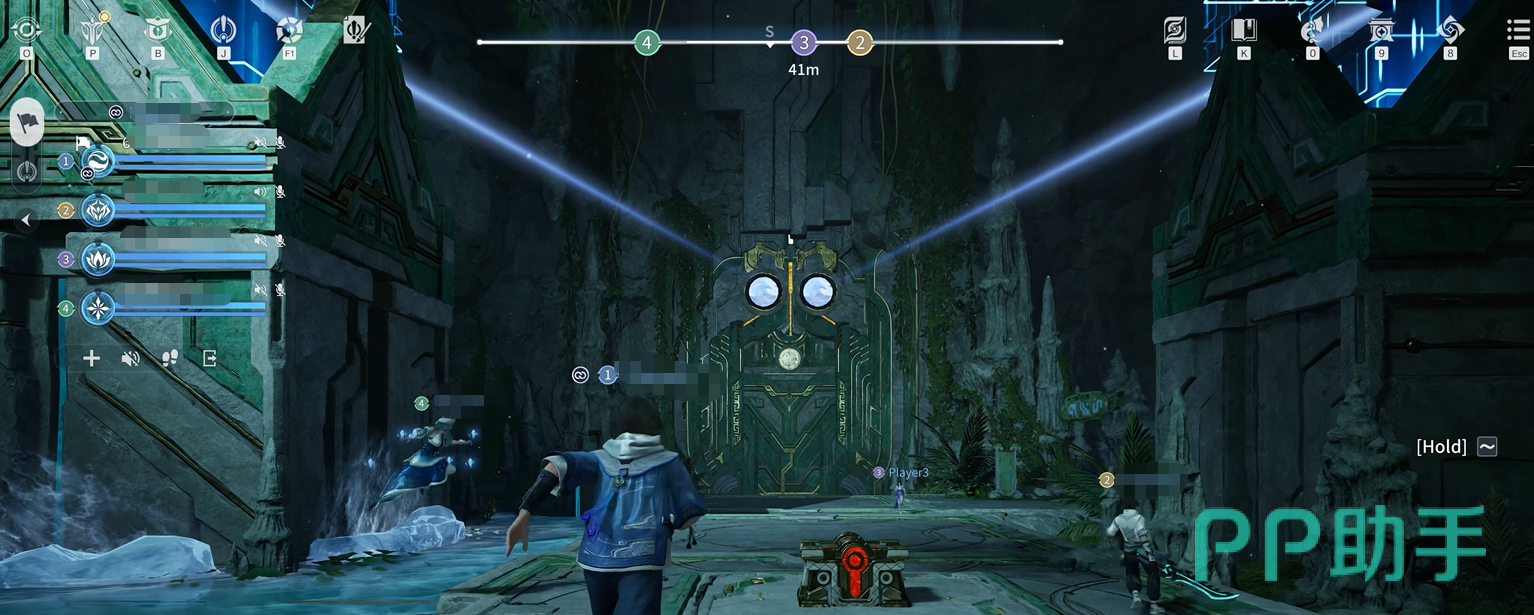The width and height of the screenshot is (1534, 615).
Task: Open the camera aperture icon labeled F1
Action: (x=289, y=30)
